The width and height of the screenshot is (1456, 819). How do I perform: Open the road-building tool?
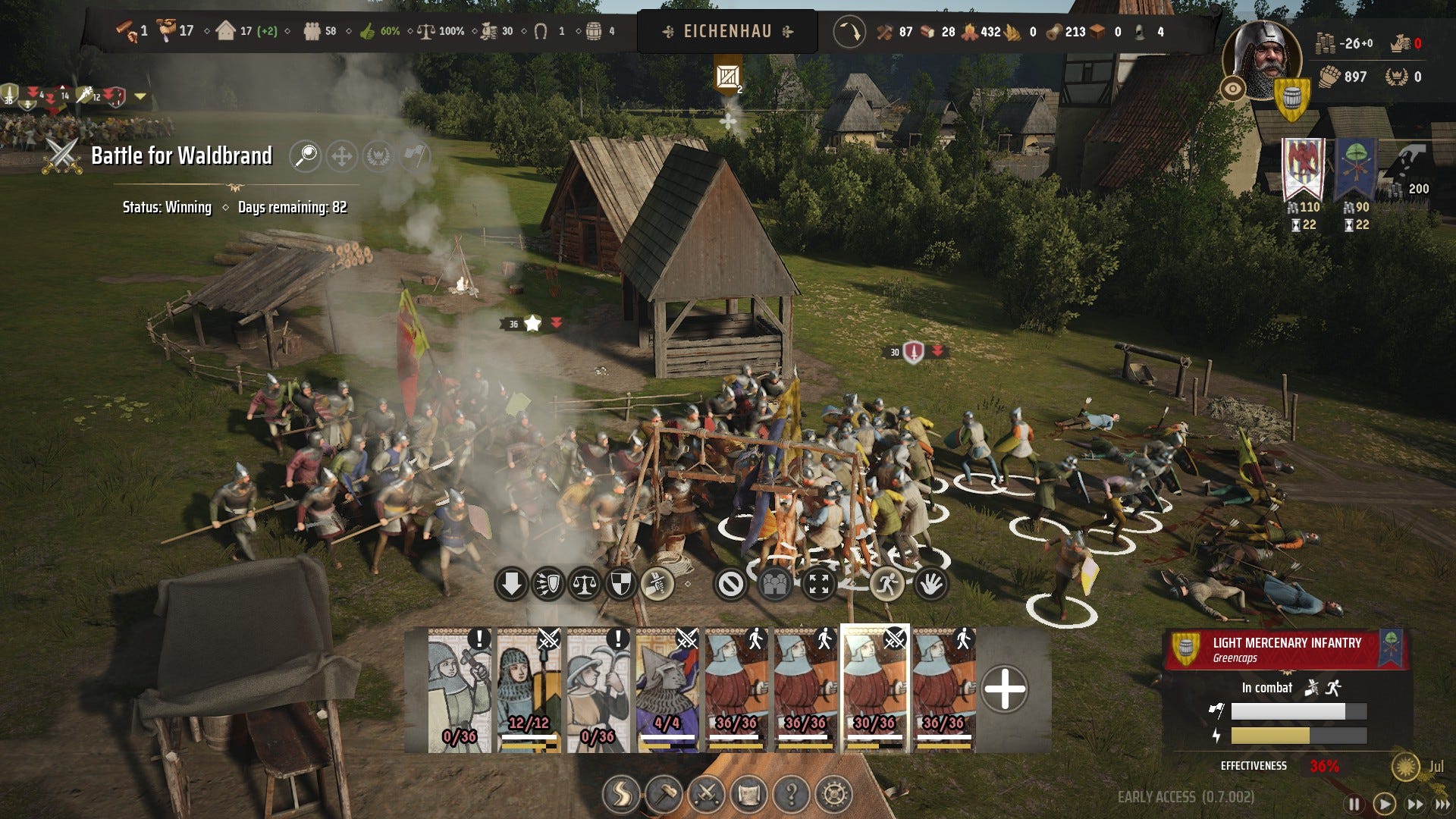click(621, 794)
